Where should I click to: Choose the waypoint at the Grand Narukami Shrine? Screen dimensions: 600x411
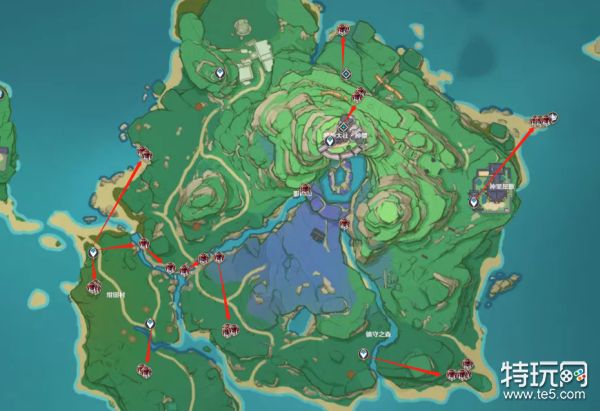331,142
